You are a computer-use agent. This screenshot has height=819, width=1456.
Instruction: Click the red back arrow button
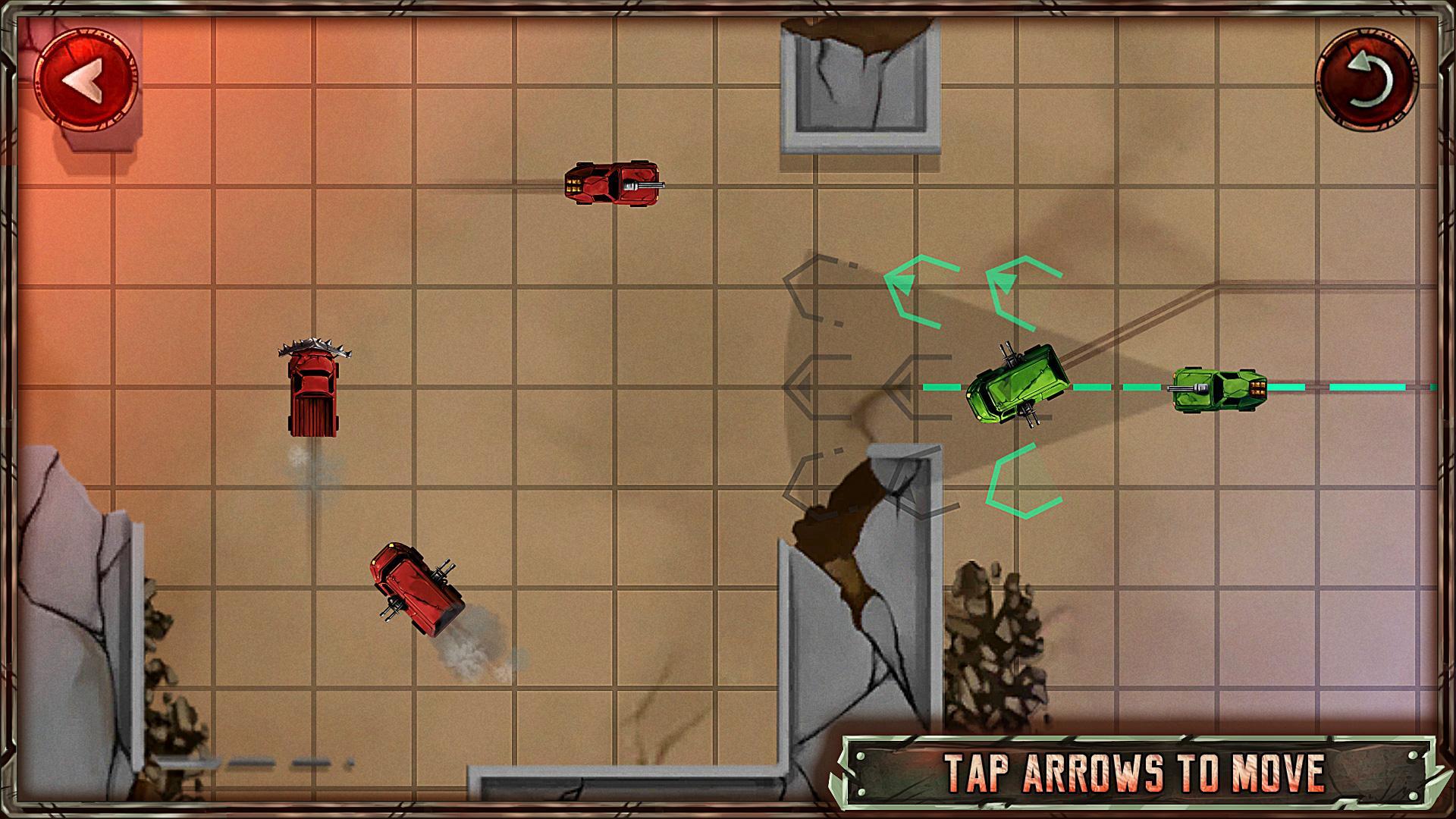point(87,78)
